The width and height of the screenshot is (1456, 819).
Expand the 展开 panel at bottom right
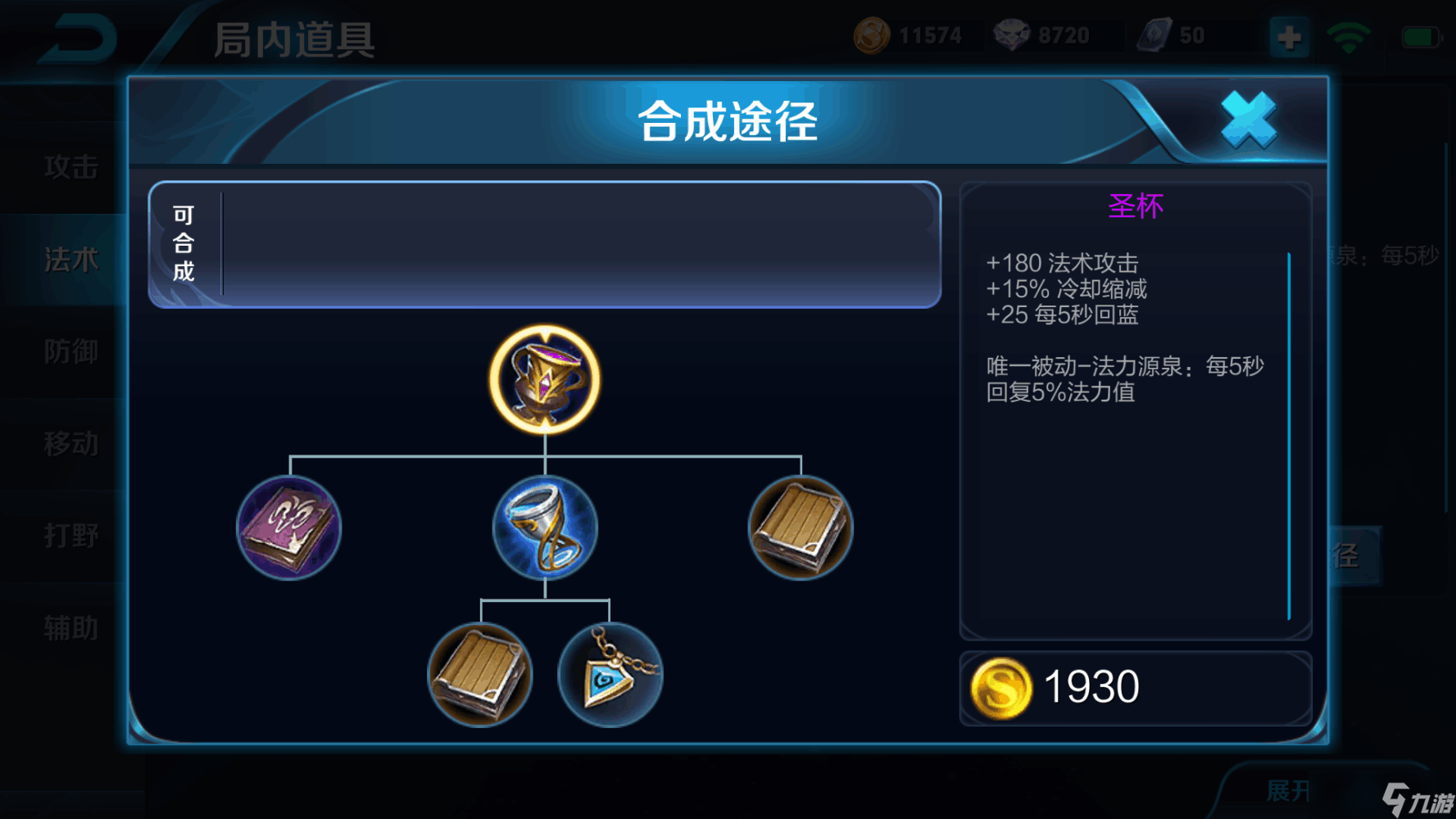click(1286, 790)
